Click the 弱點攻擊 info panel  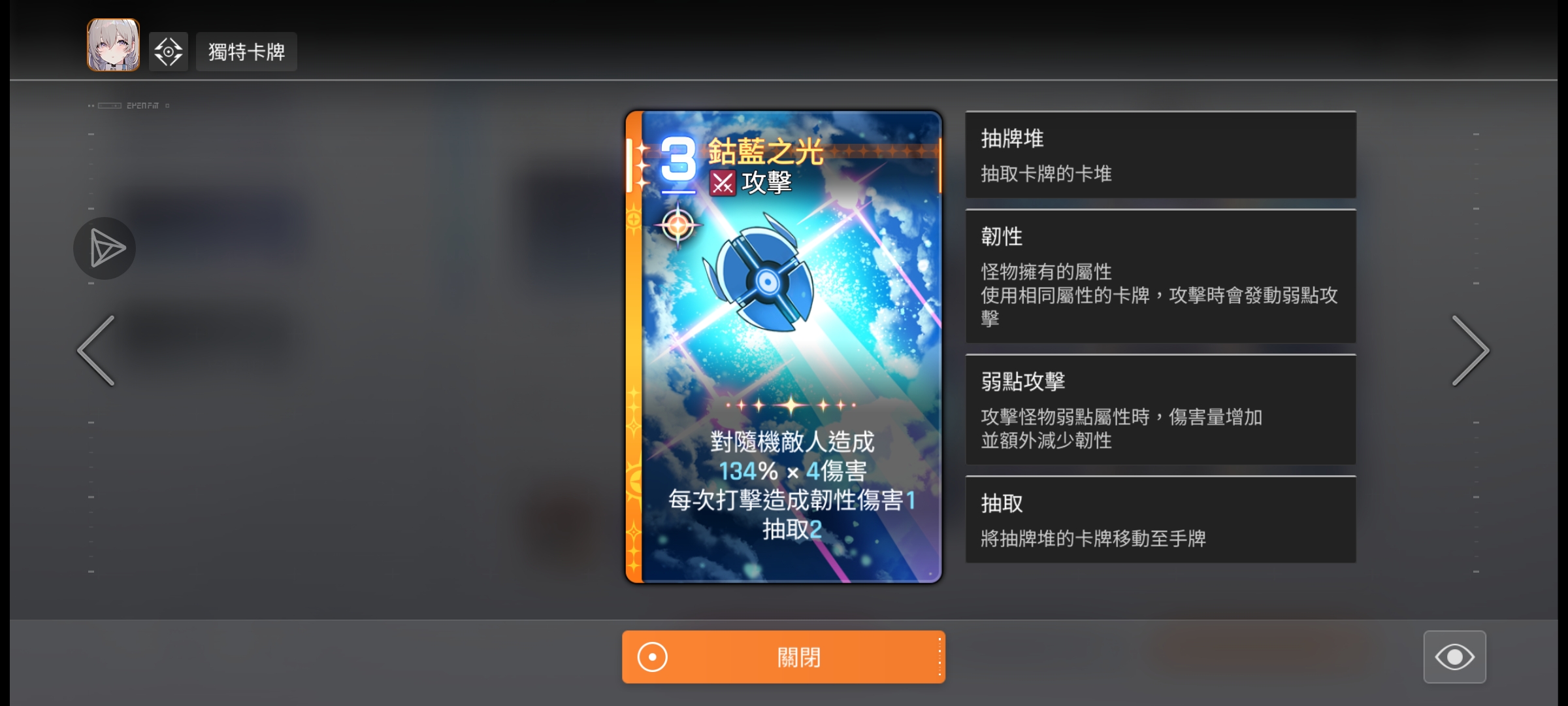(x=1160, y=411)
